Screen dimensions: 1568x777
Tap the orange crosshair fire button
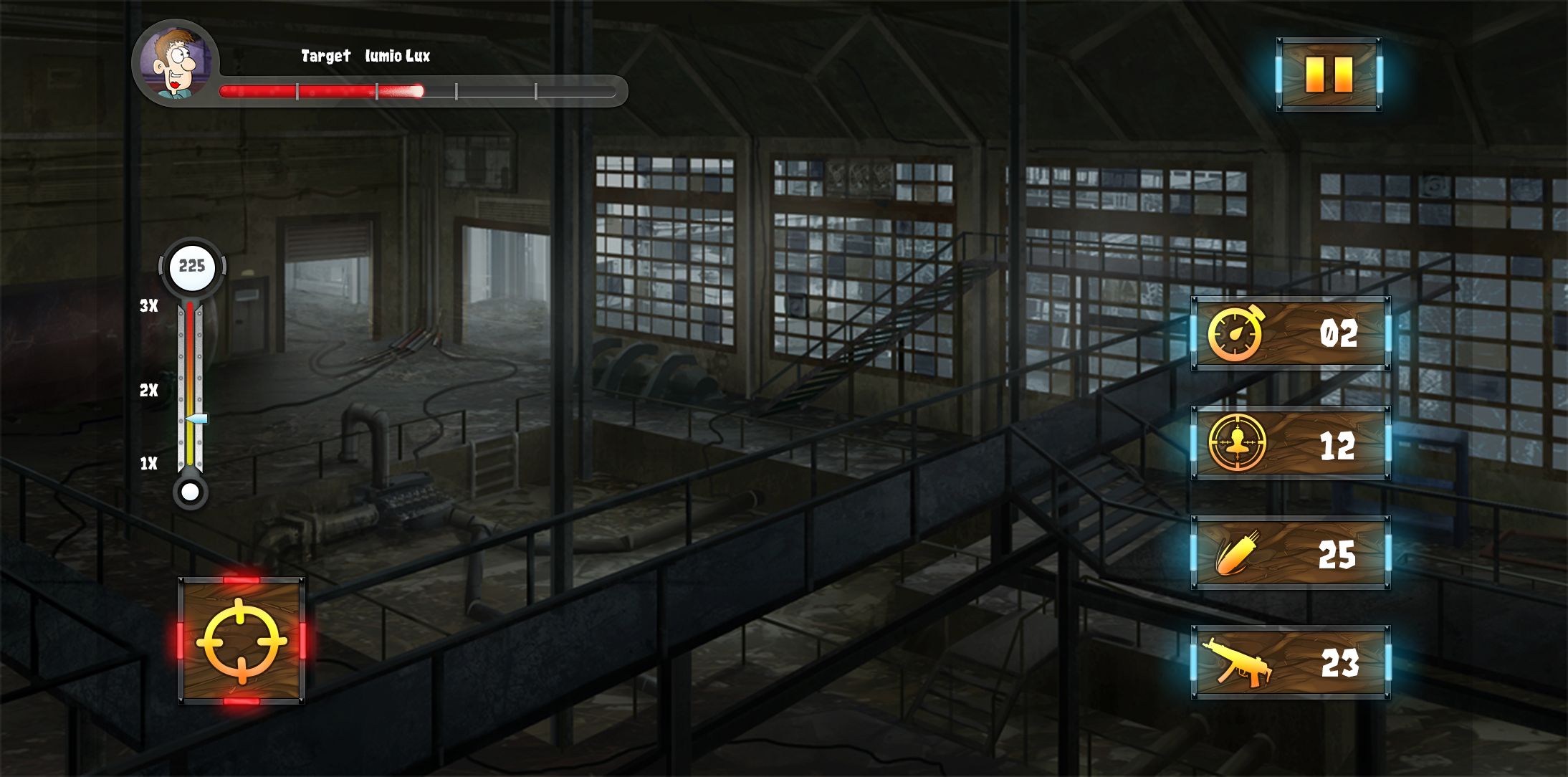click(242, 640)
